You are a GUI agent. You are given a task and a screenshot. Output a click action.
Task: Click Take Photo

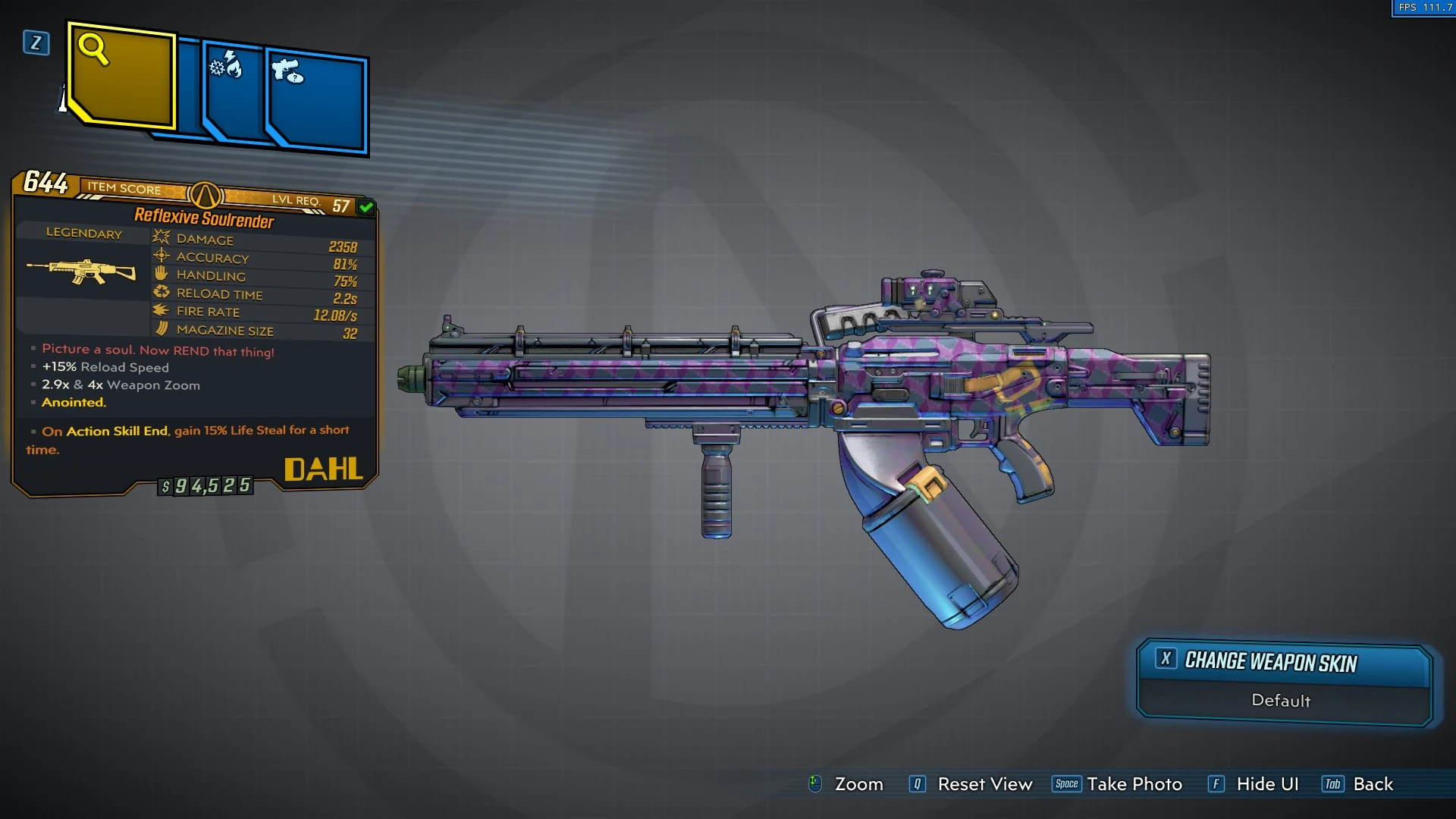[1134, 784]
